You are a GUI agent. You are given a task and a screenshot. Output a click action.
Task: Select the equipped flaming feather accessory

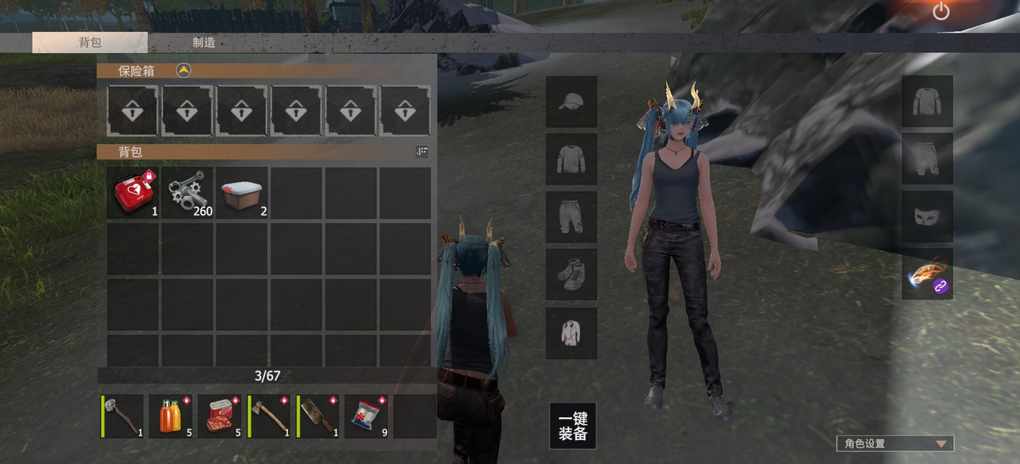(927, 274)
